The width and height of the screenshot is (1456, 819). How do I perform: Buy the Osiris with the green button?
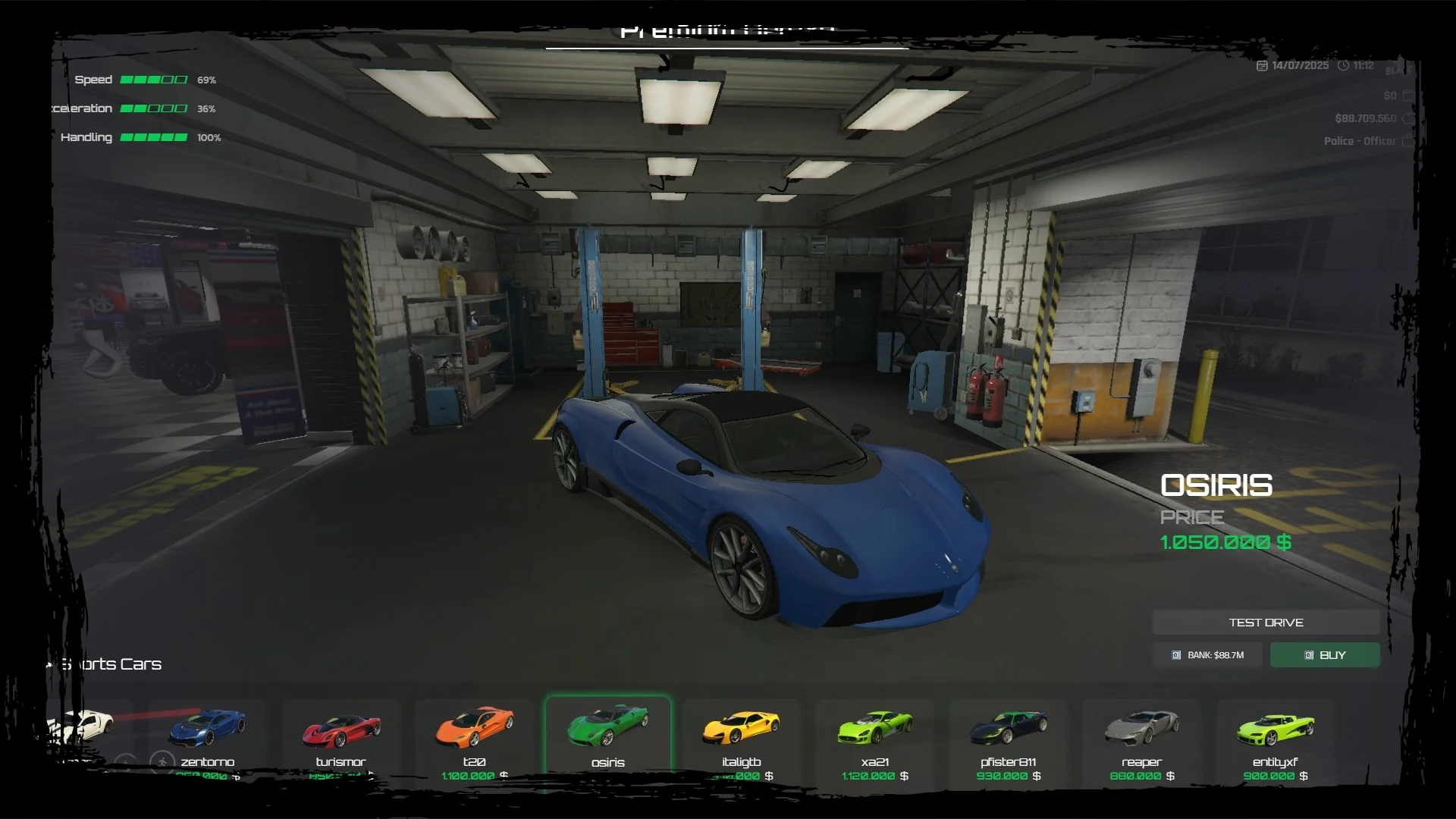pos(1325,655)
